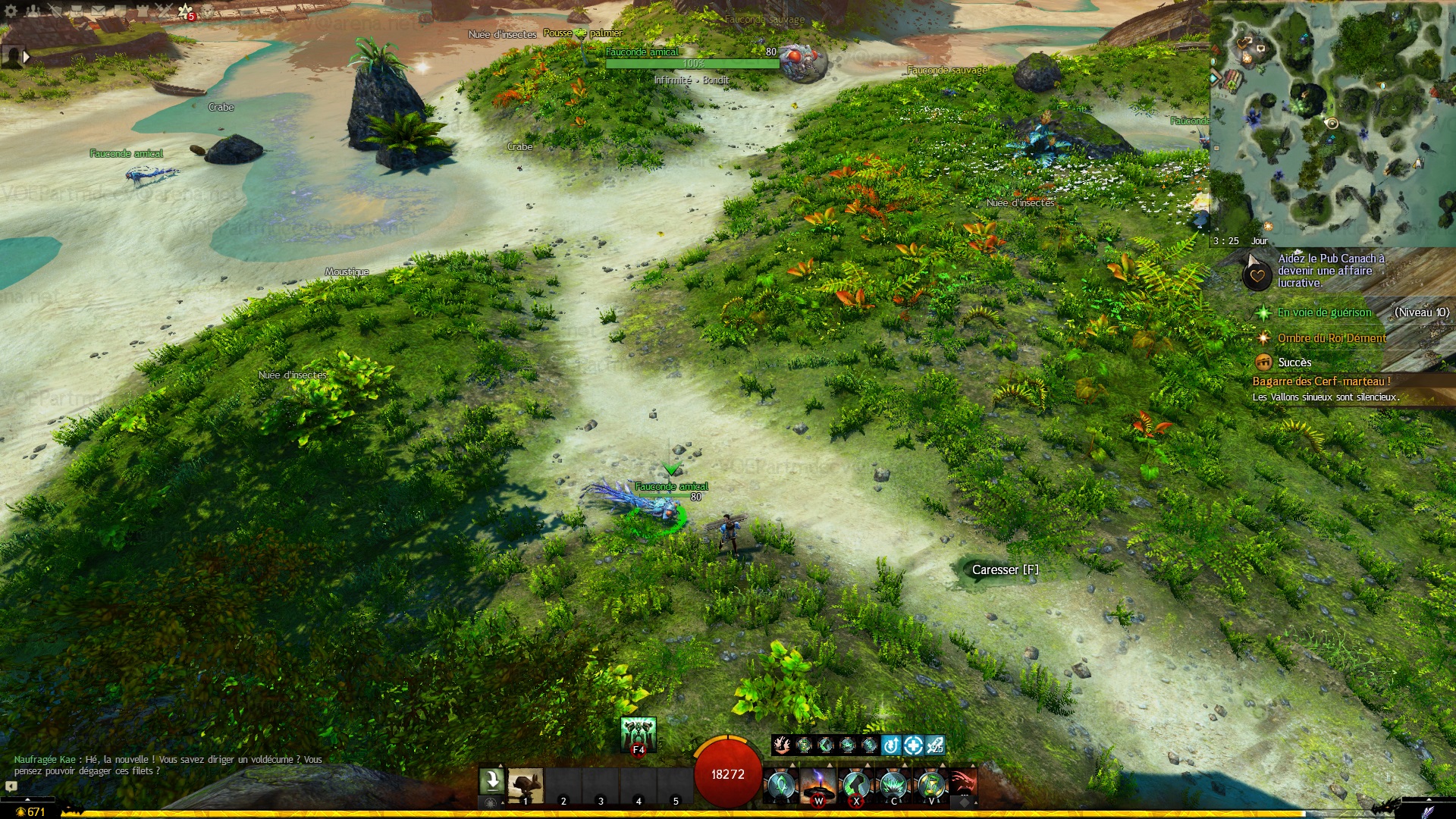This screenshot has height=819, width=1456.
Task: Open the gear-shaped game menu
Action: (x=11, y=11)
